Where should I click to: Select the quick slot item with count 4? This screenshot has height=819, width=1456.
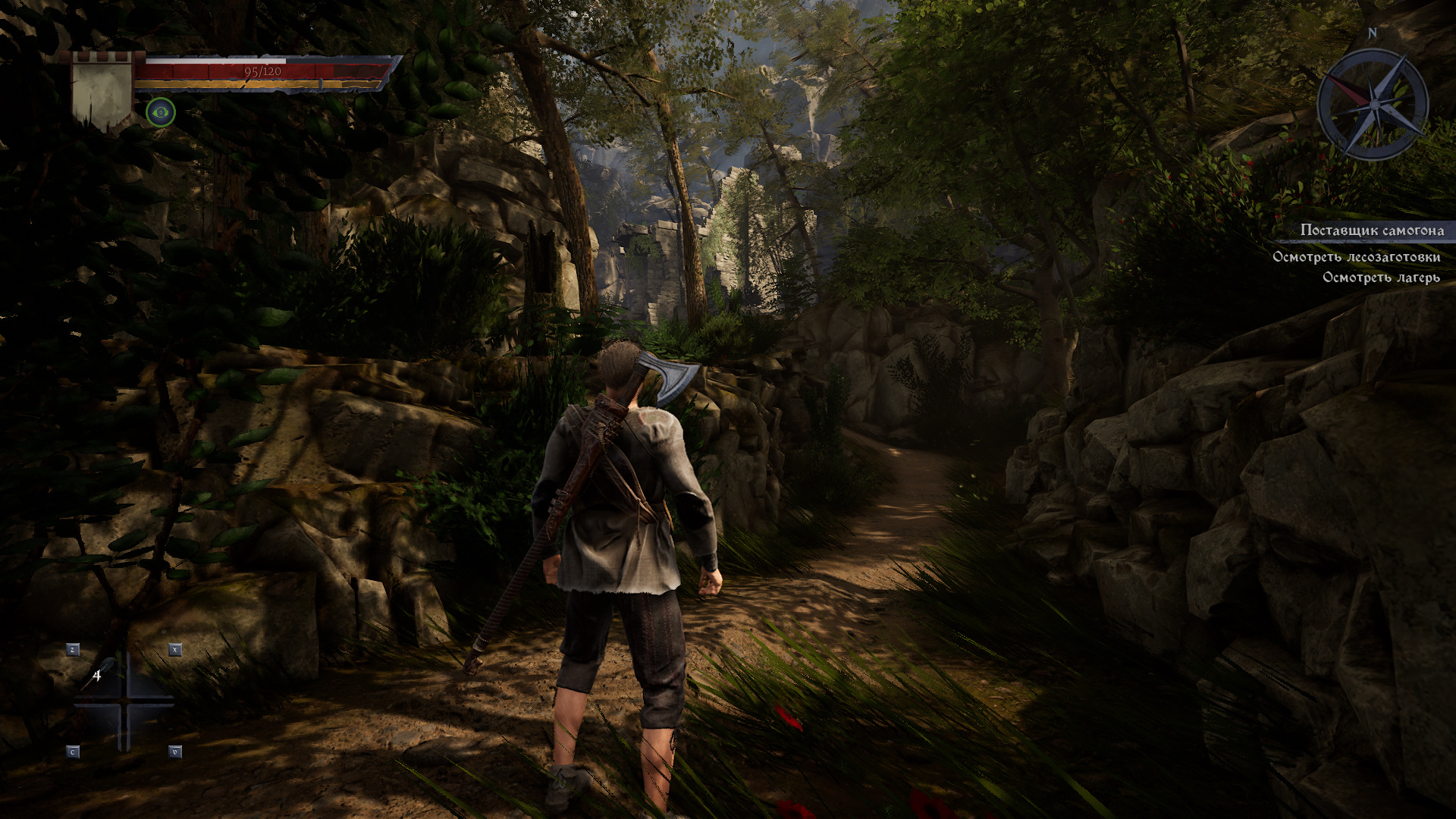101,674
